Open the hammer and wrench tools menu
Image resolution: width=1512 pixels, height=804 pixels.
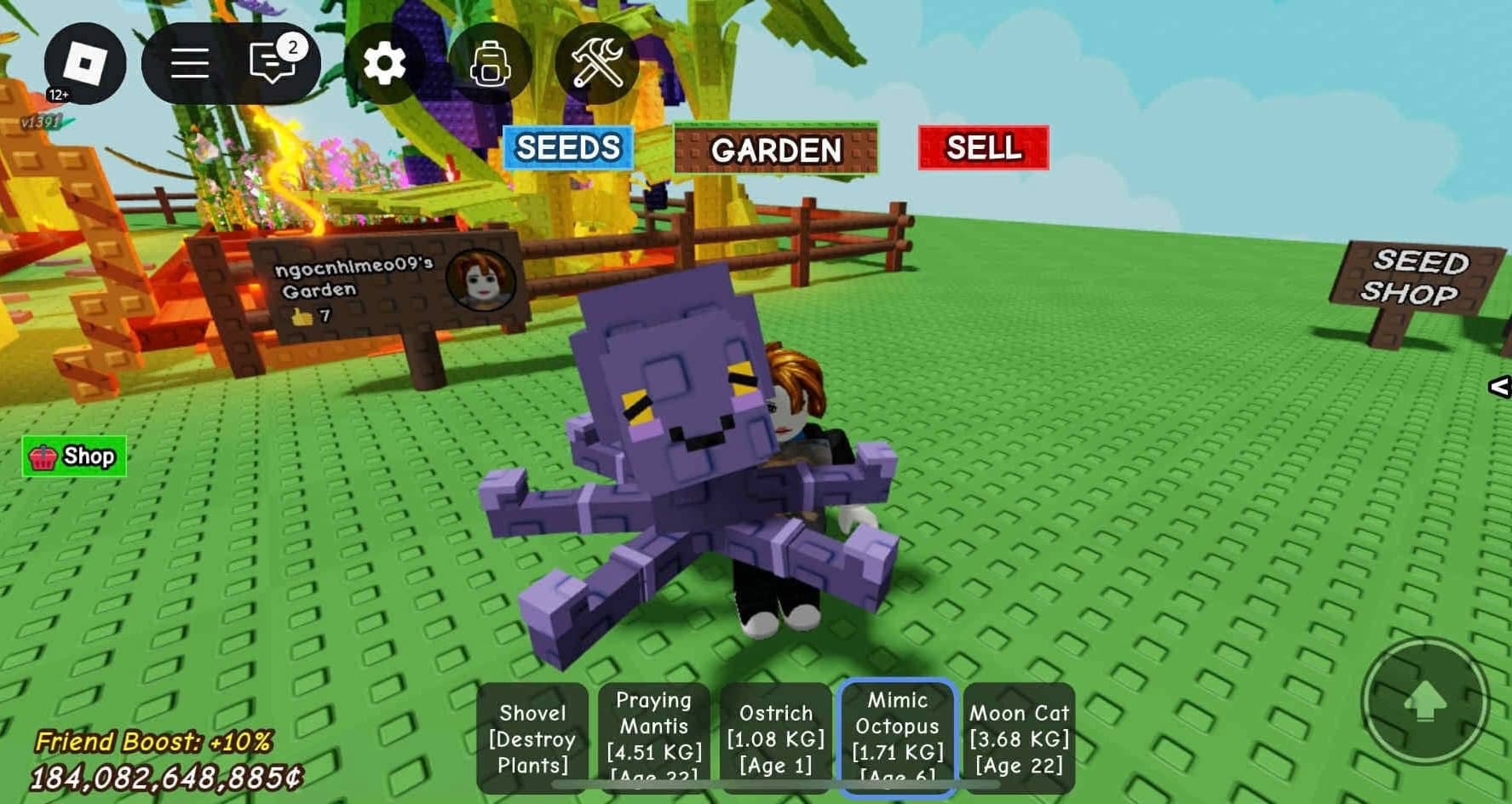coord(597,64)
